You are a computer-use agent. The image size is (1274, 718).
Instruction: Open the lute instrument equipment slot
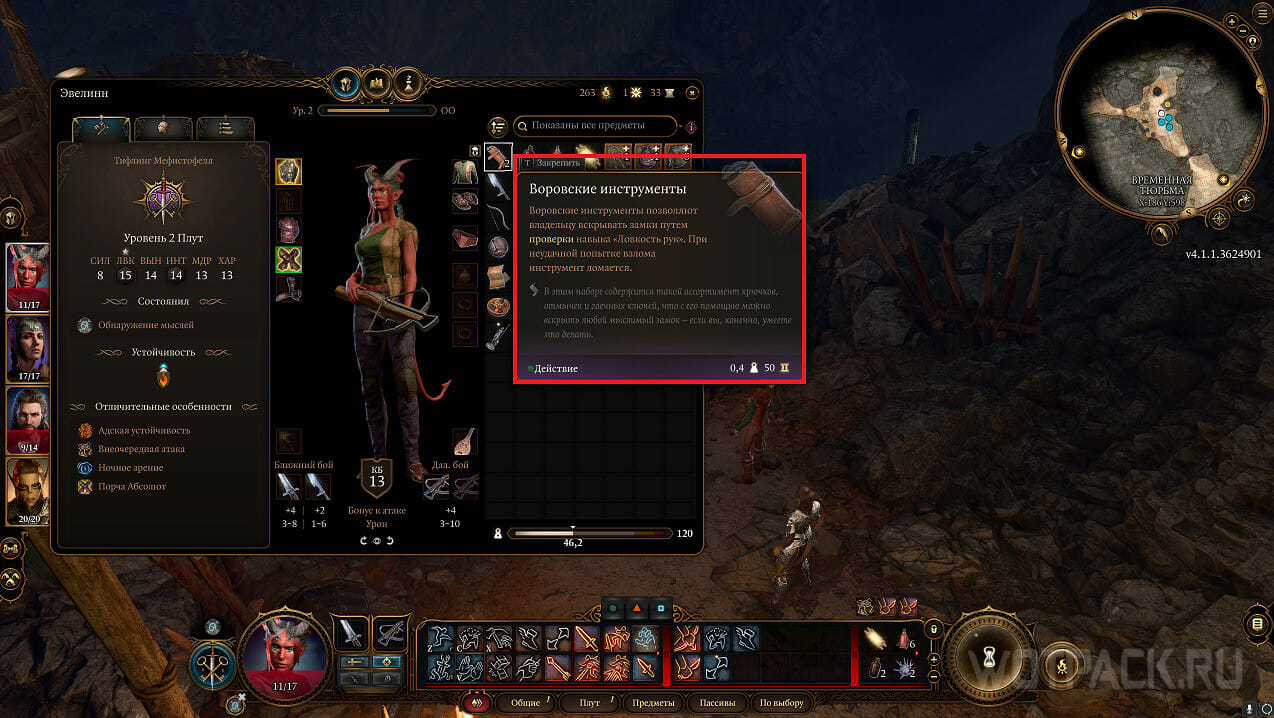[465, 442]
